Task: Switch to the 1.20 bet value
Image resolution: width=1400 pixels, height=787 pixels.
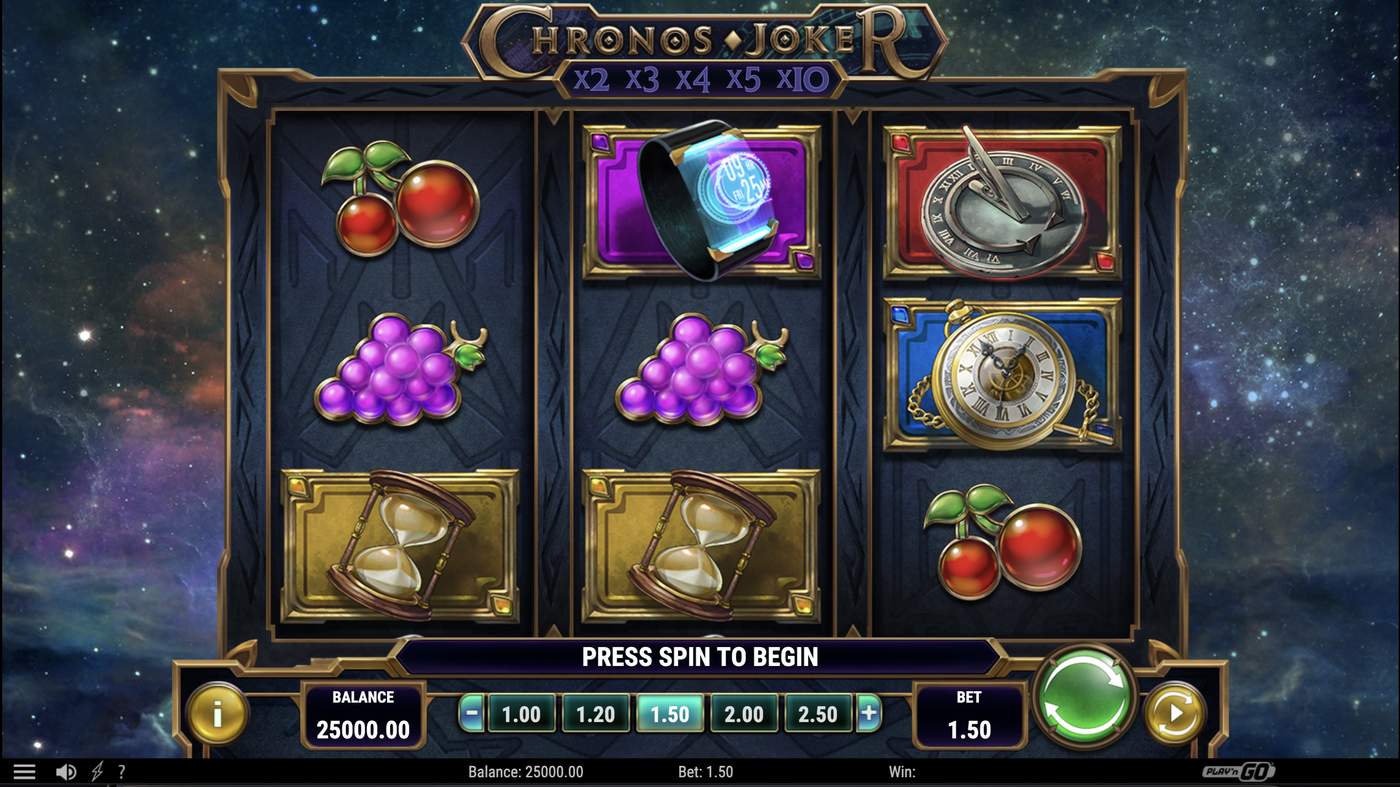Action: 596,714
